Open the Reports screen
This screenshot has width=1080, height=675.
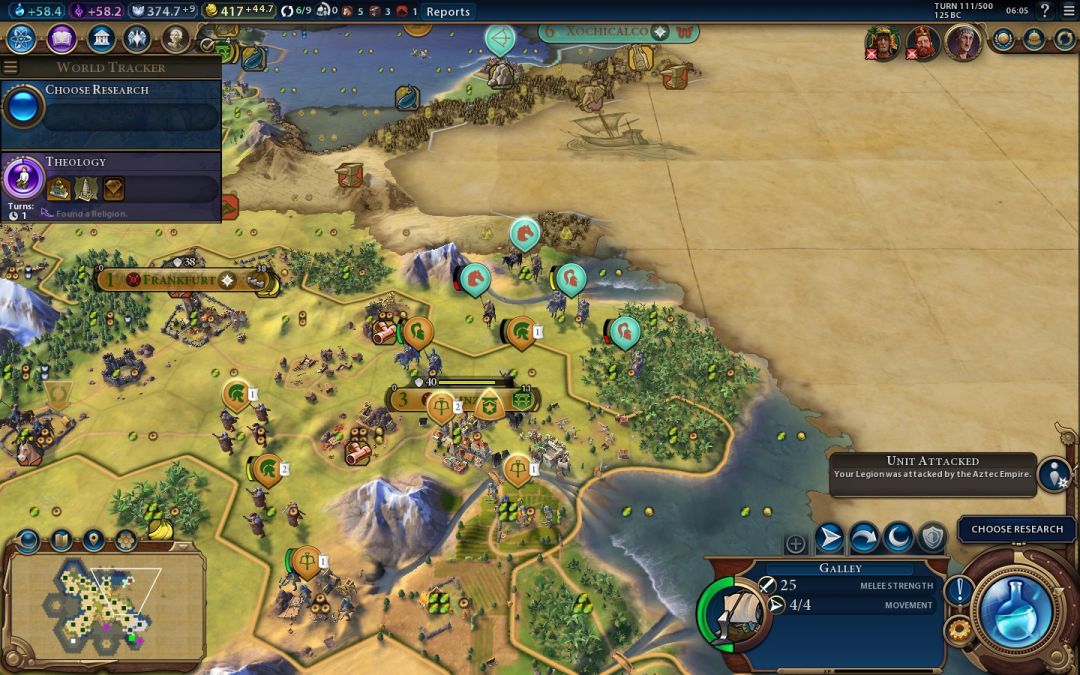pos(447,12)
